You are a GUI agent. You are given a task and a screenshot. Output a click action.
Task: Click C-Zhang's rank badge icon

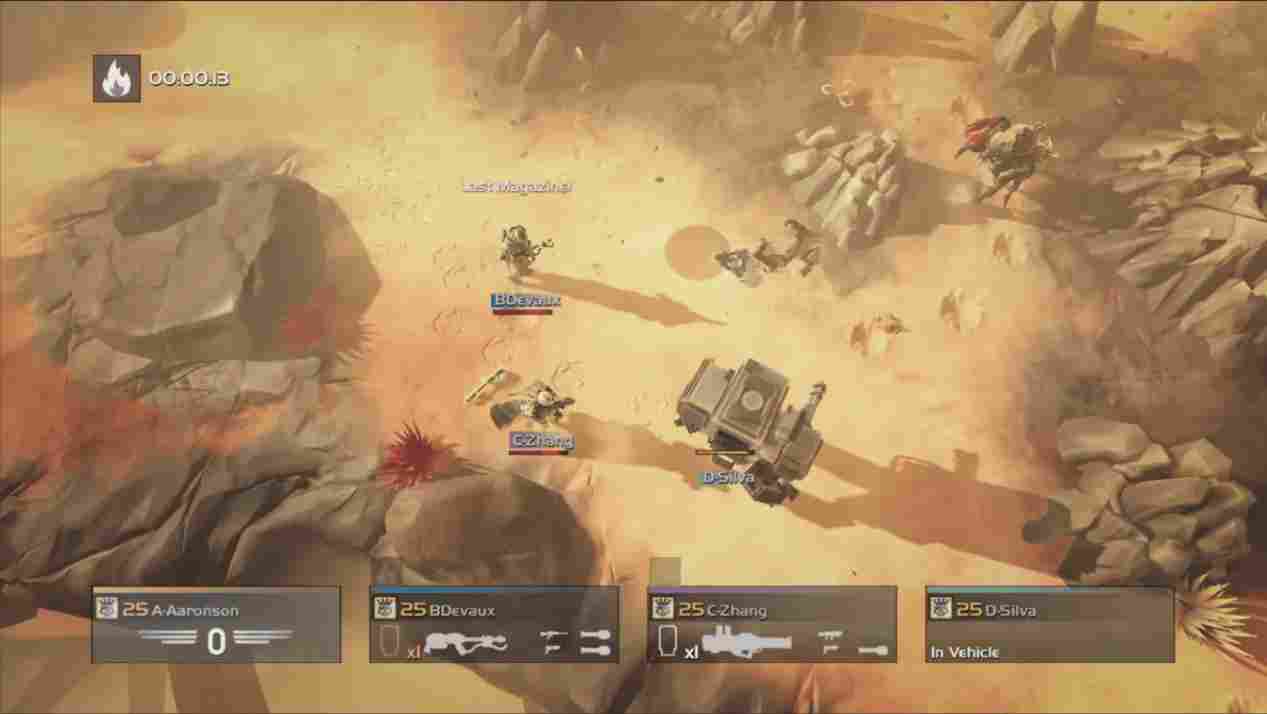(663, 608)
